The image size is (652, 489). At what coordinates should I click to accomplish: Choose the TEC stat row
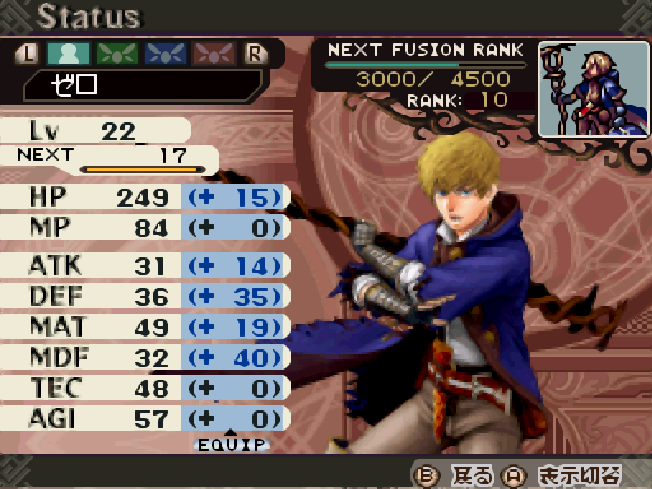click(x=145, y=388)
